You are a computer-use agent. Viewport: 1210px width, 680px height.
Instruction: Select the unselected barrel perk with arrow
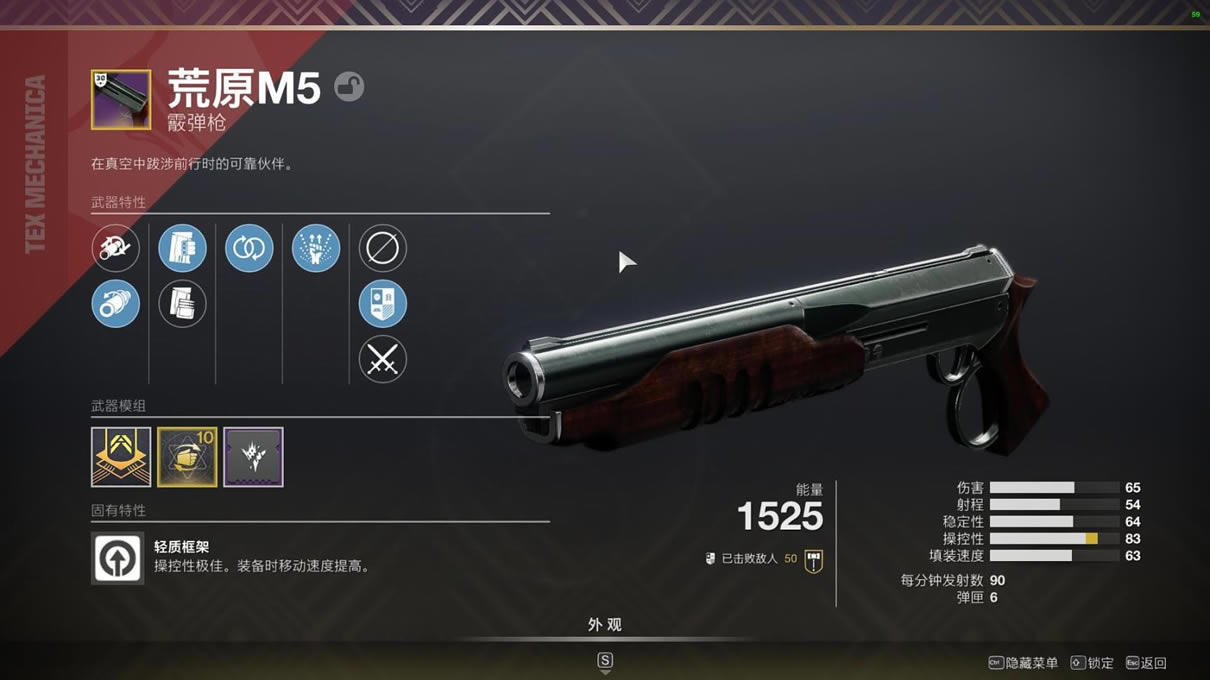point(116,248)
